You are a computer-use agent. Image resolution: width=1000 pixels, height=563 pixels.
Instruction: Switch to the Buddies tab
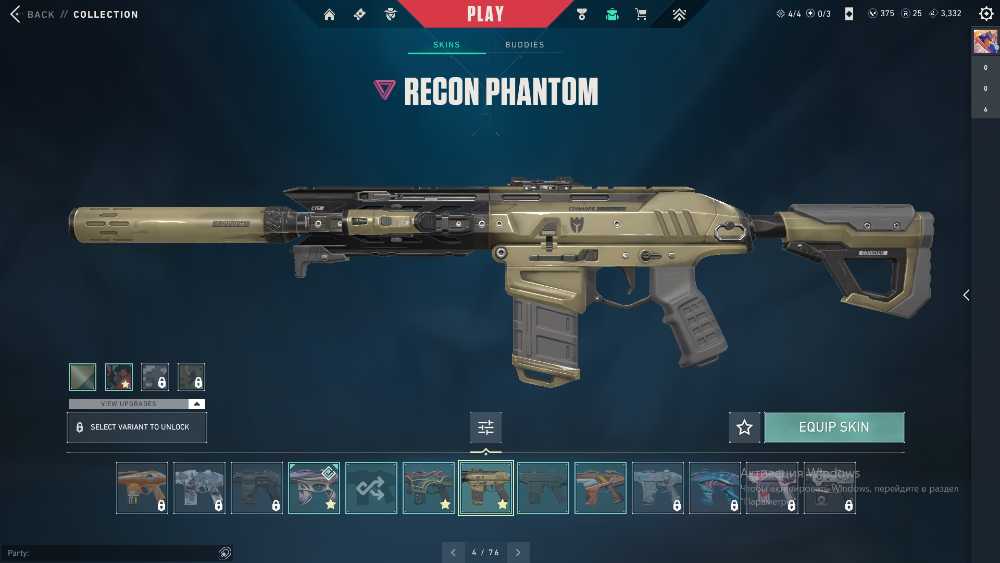click(524, 45)
